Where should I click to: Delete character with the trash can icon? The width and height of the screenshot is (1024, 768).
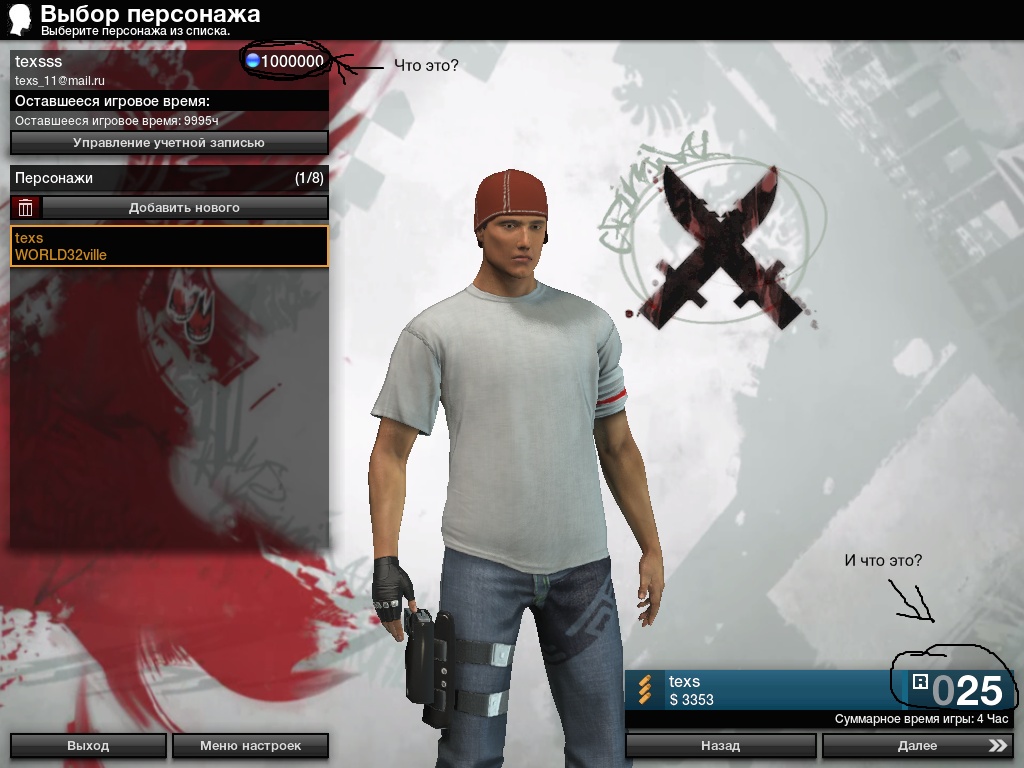coord(26,208)
